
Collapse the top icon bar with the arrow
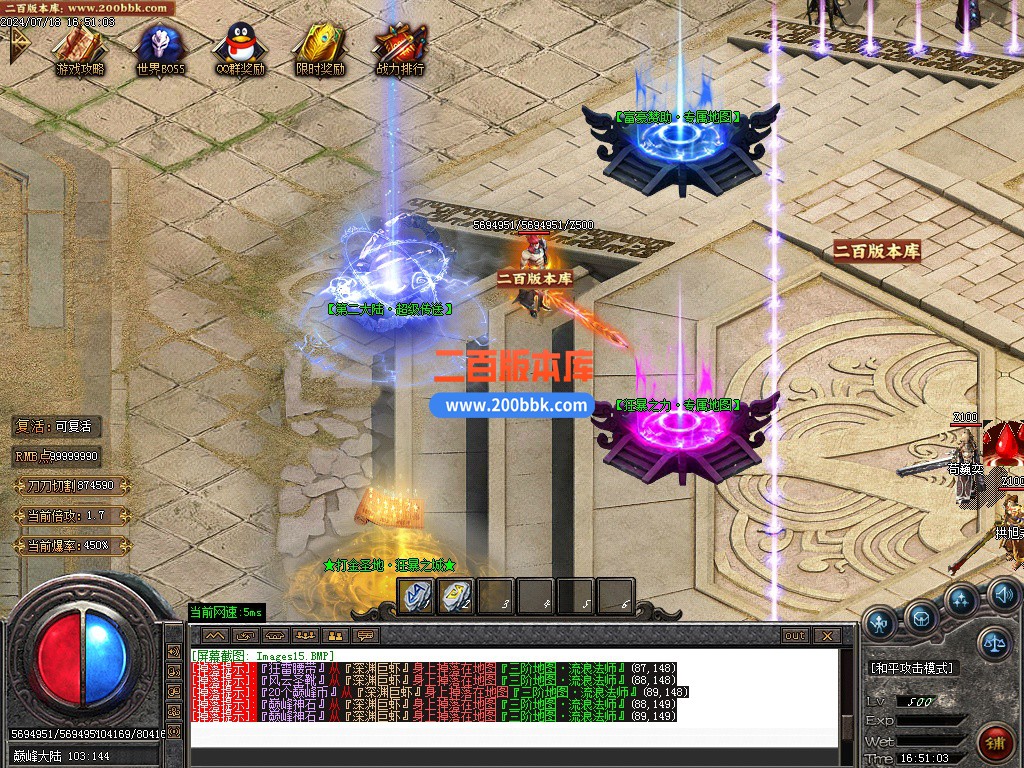[18, 44]
